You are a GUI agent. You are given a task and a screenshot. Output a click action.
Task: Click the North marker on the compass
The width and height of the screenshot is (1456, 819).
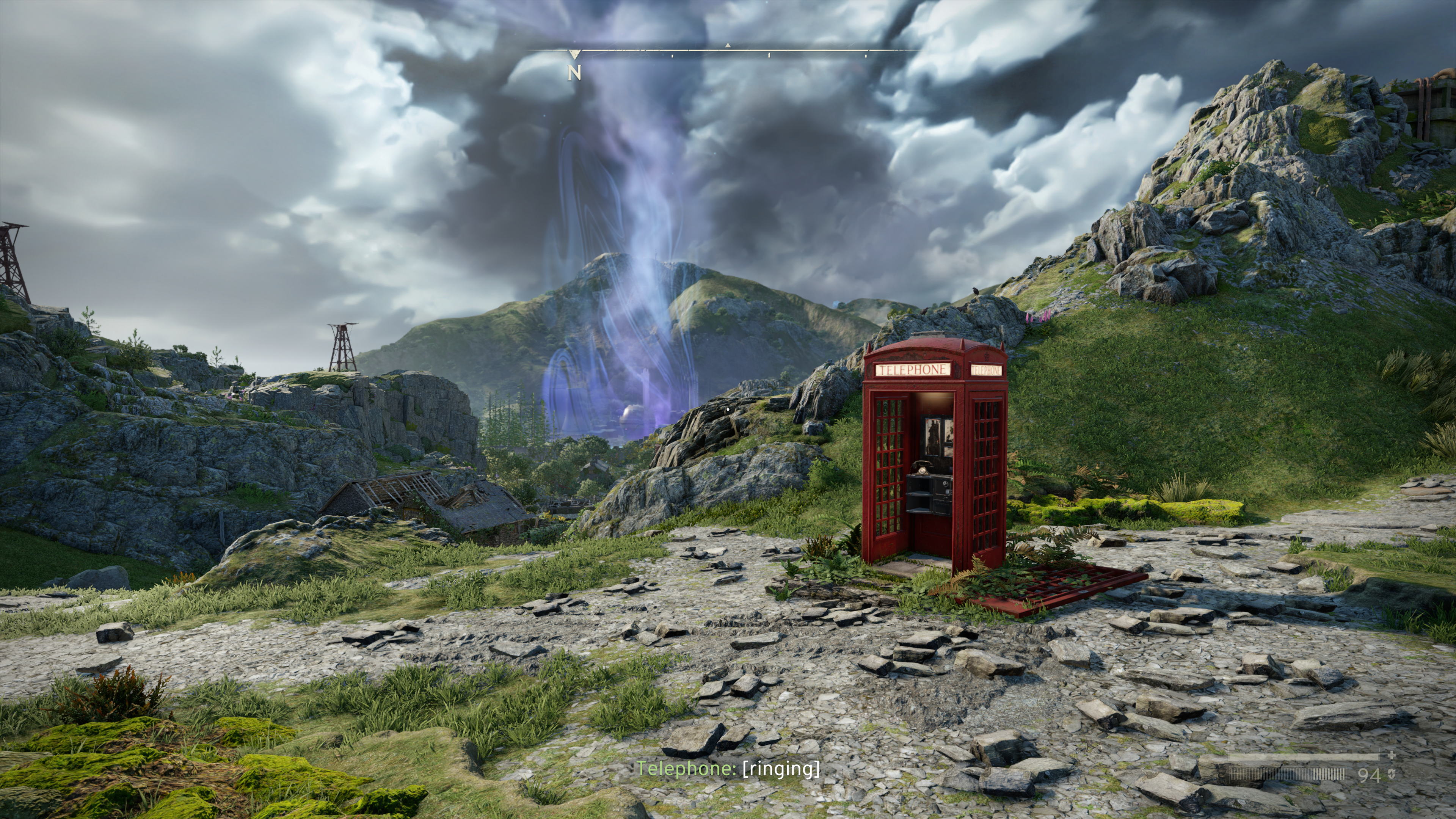(574, 72)
